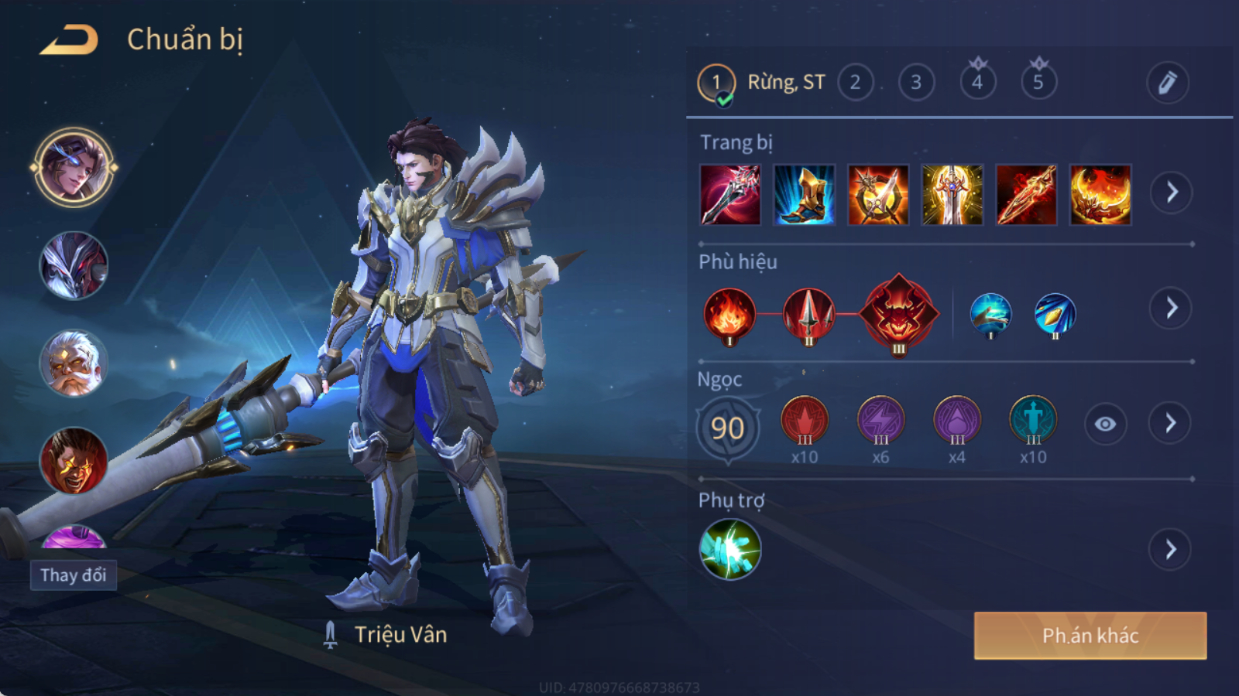
Task: Expand the Phụ trợ support section
Action: pyautogui.click(x=1171, y=549)
